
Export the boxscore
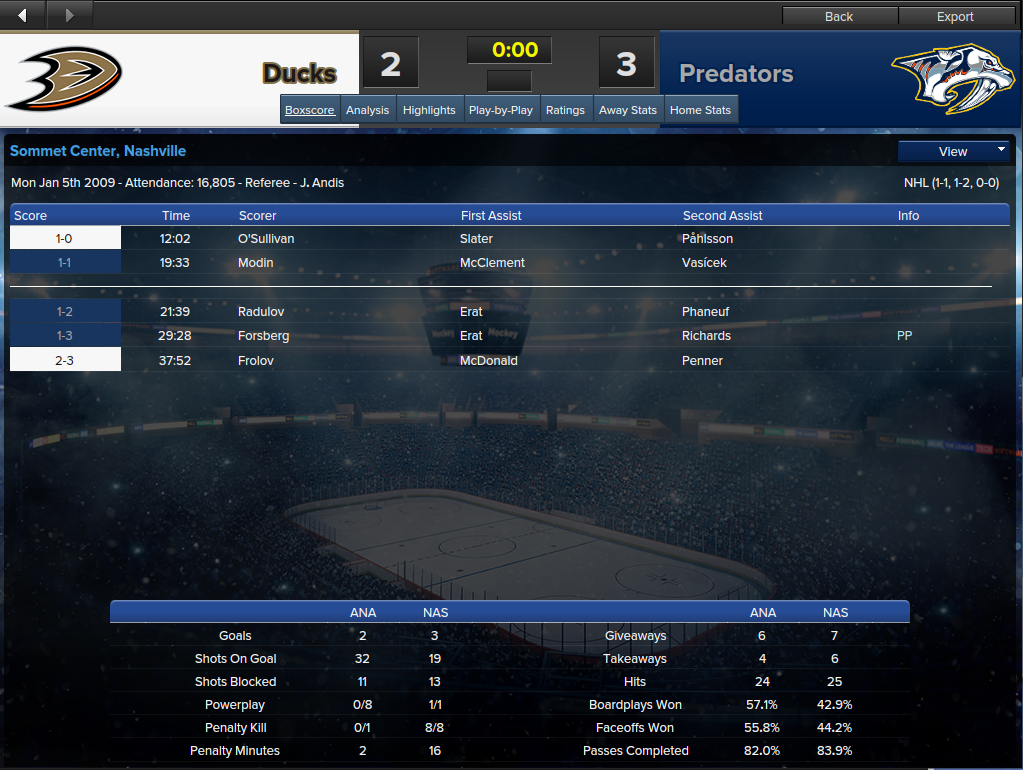[x=955, y=16]
